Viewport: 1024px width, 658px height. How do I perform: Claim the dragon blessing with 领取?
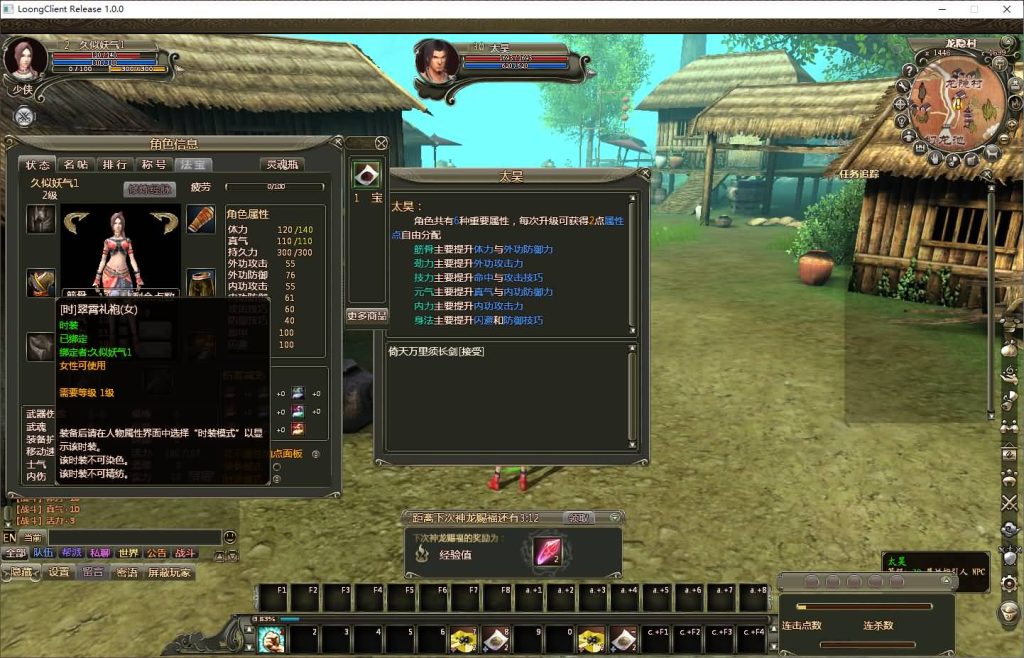point(579,518)
